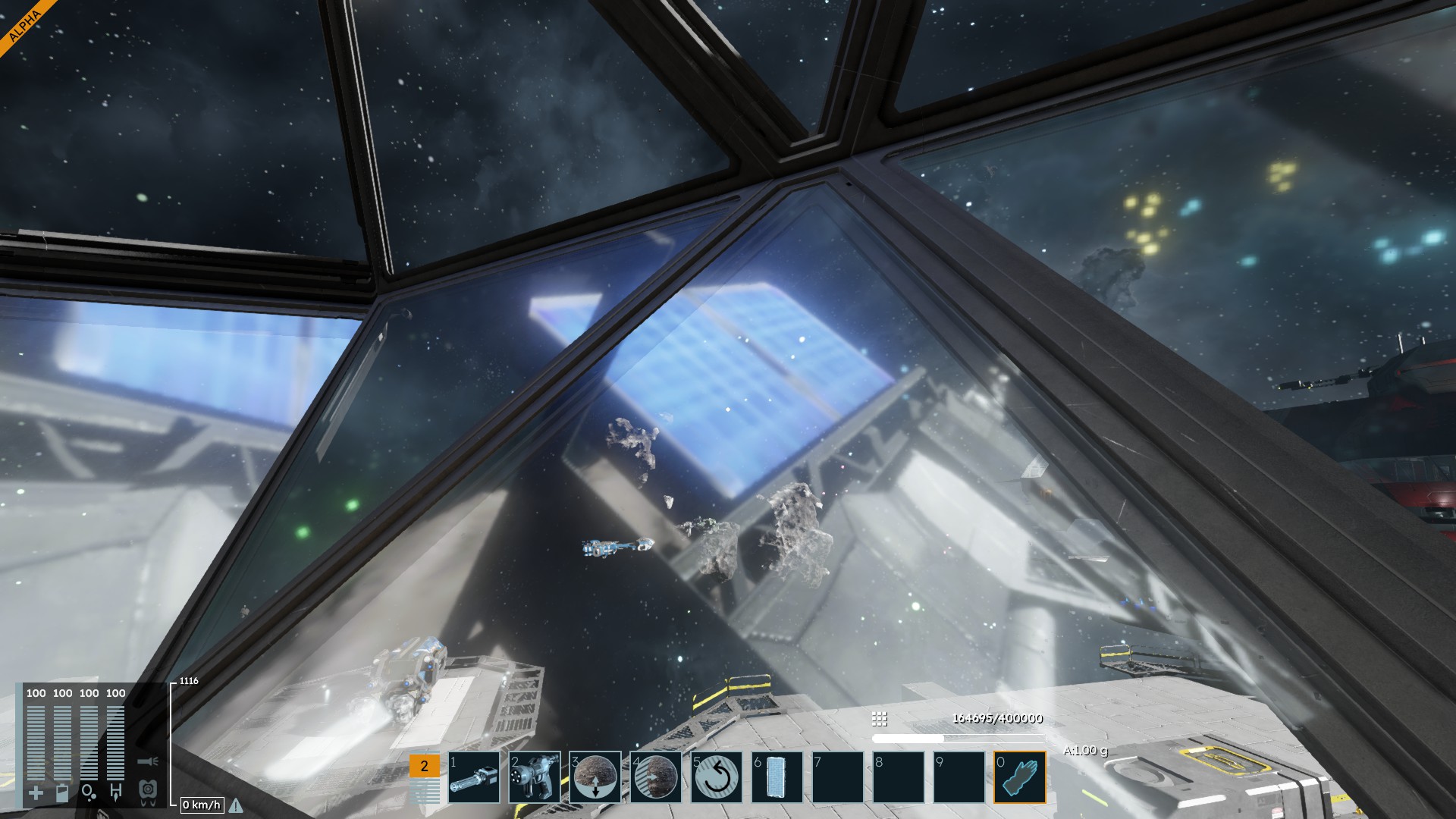
Task: Toggle the jetpack icon in status panel
Action: pos(148,791)
